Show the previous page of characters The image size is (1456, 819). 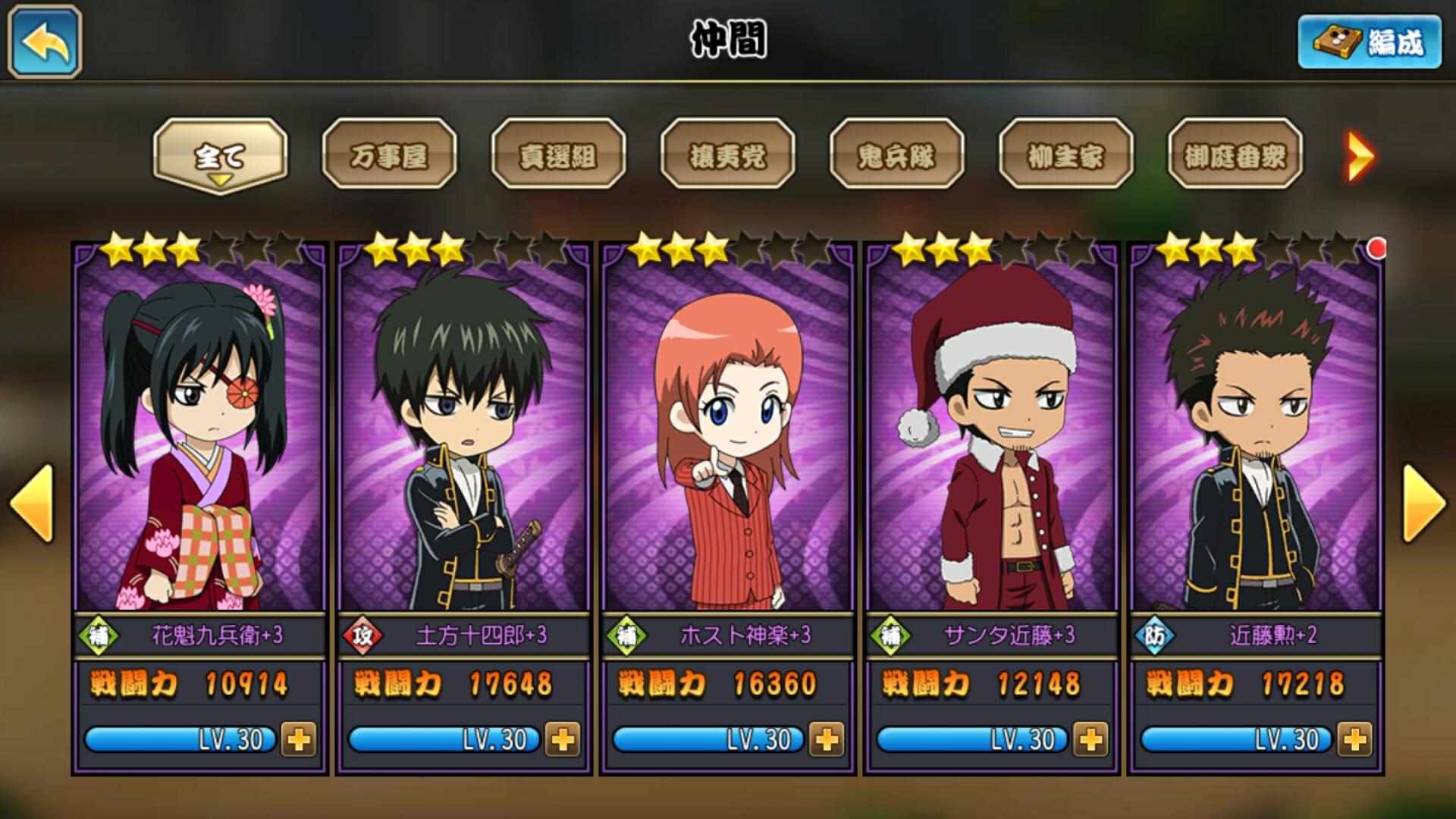[x=32, y=504]
